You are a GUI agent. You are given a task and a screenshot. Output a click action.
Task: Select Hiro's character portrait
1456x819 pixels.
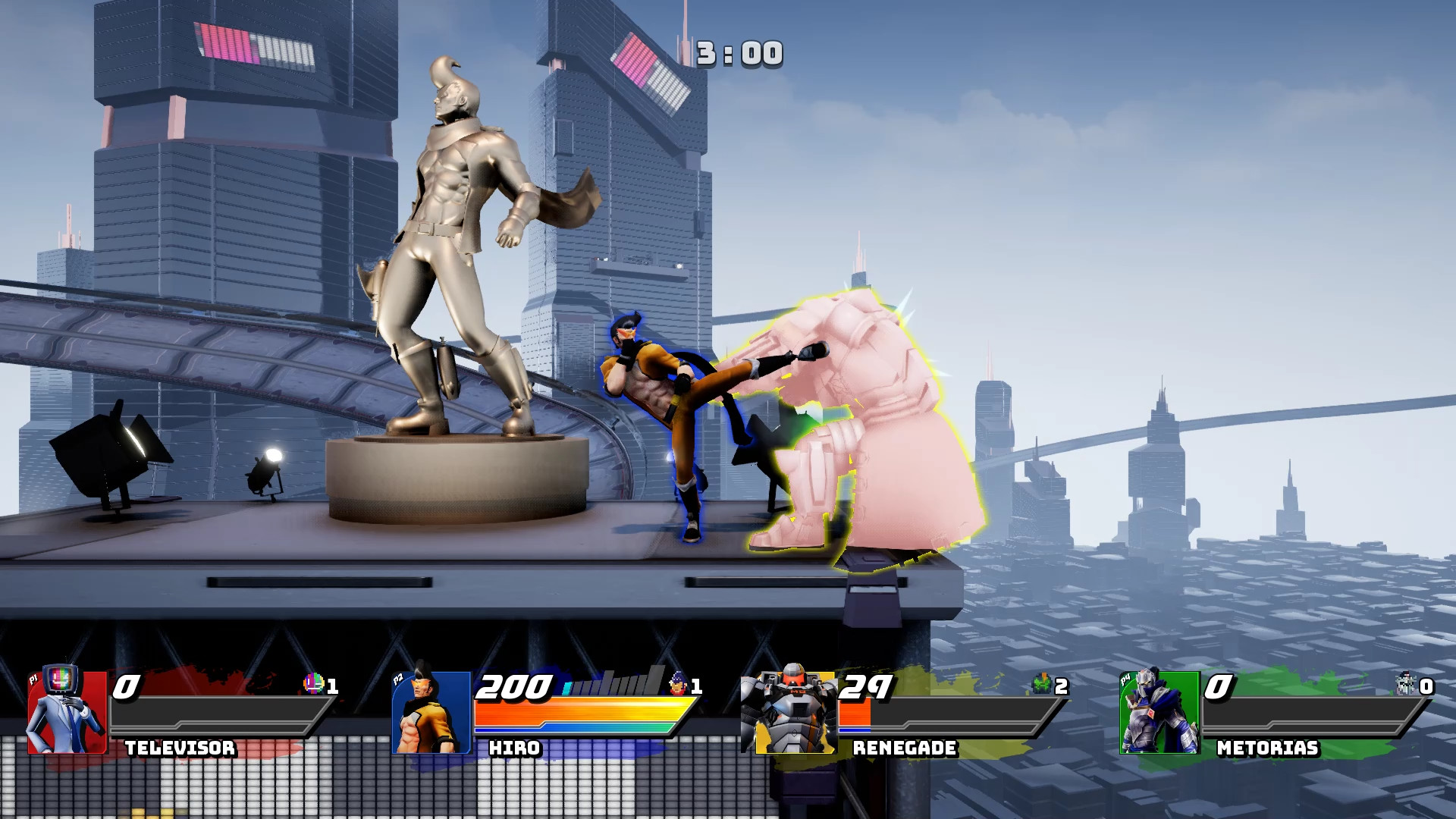(x=431, y=713)
